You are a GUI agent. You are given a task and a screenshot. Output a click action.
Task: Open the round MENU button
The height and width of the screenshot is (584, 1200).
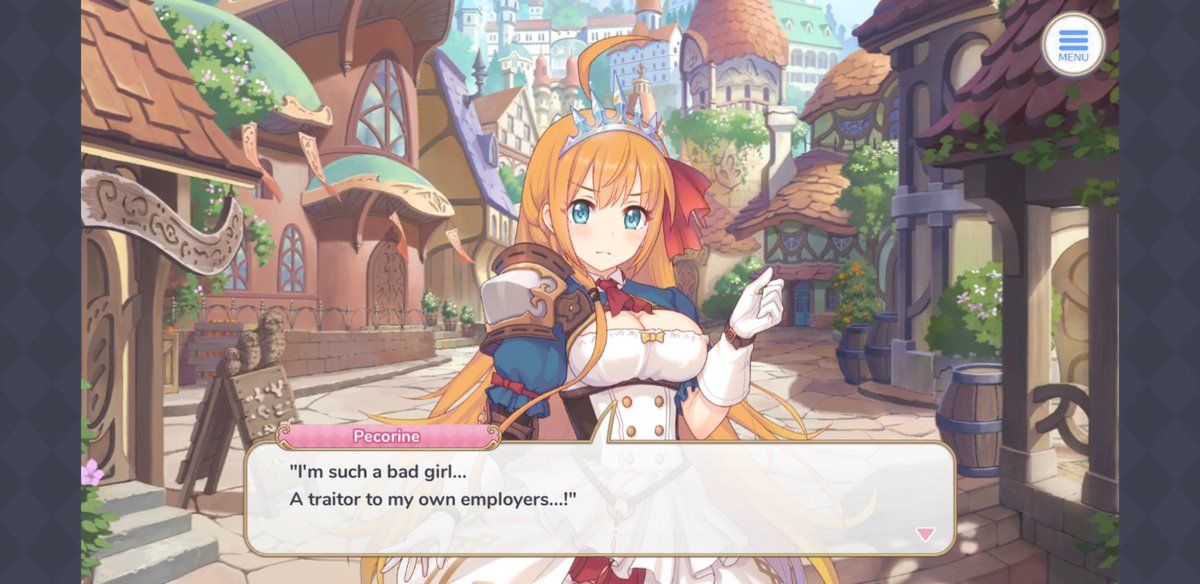tap(1073, 44)
